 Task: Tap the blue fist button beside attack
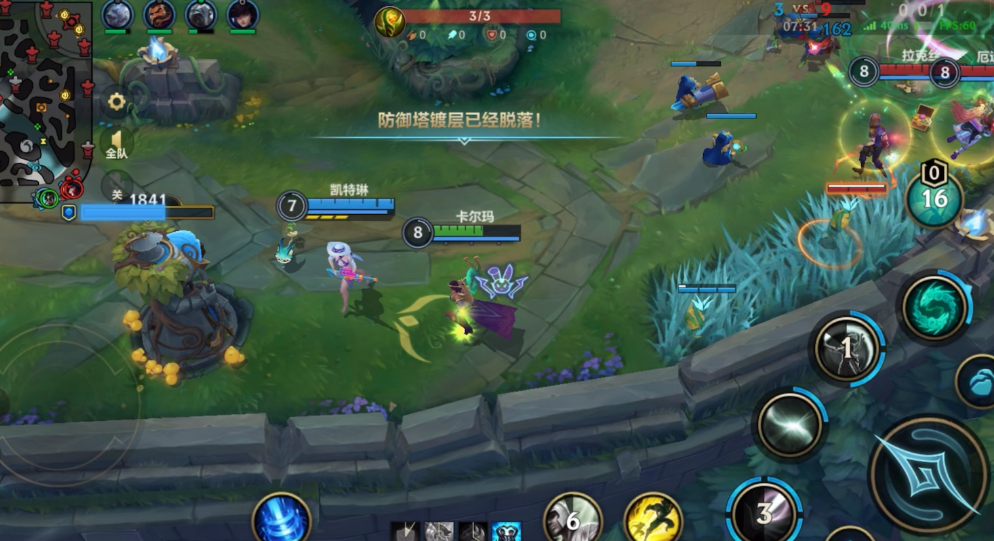[x=977, y=380]
